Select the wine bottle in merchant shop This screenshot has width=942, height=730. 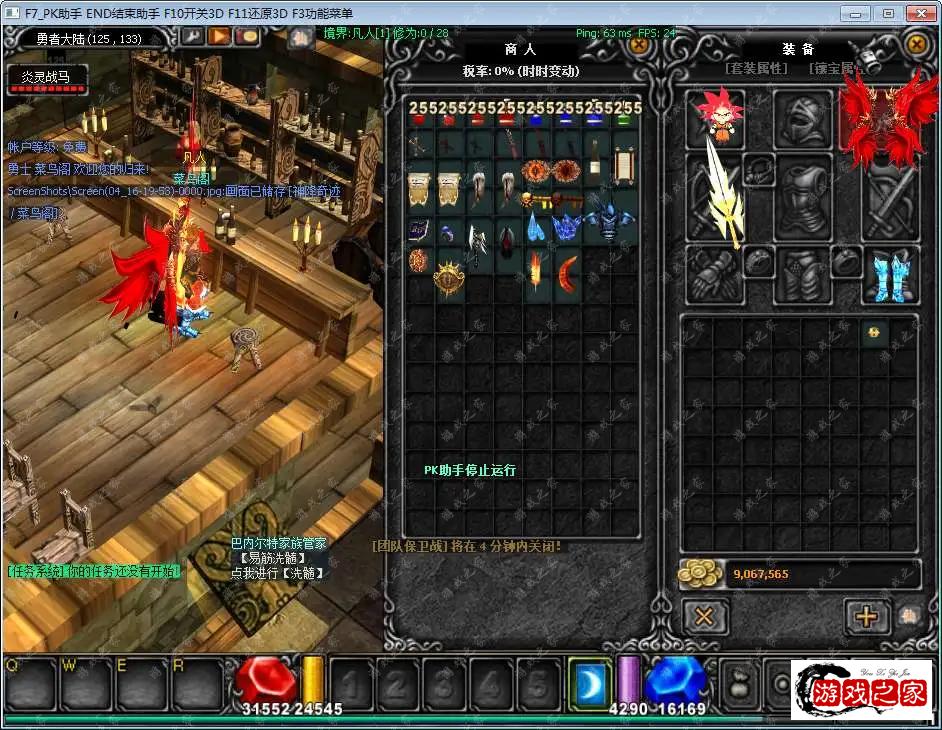596,160
